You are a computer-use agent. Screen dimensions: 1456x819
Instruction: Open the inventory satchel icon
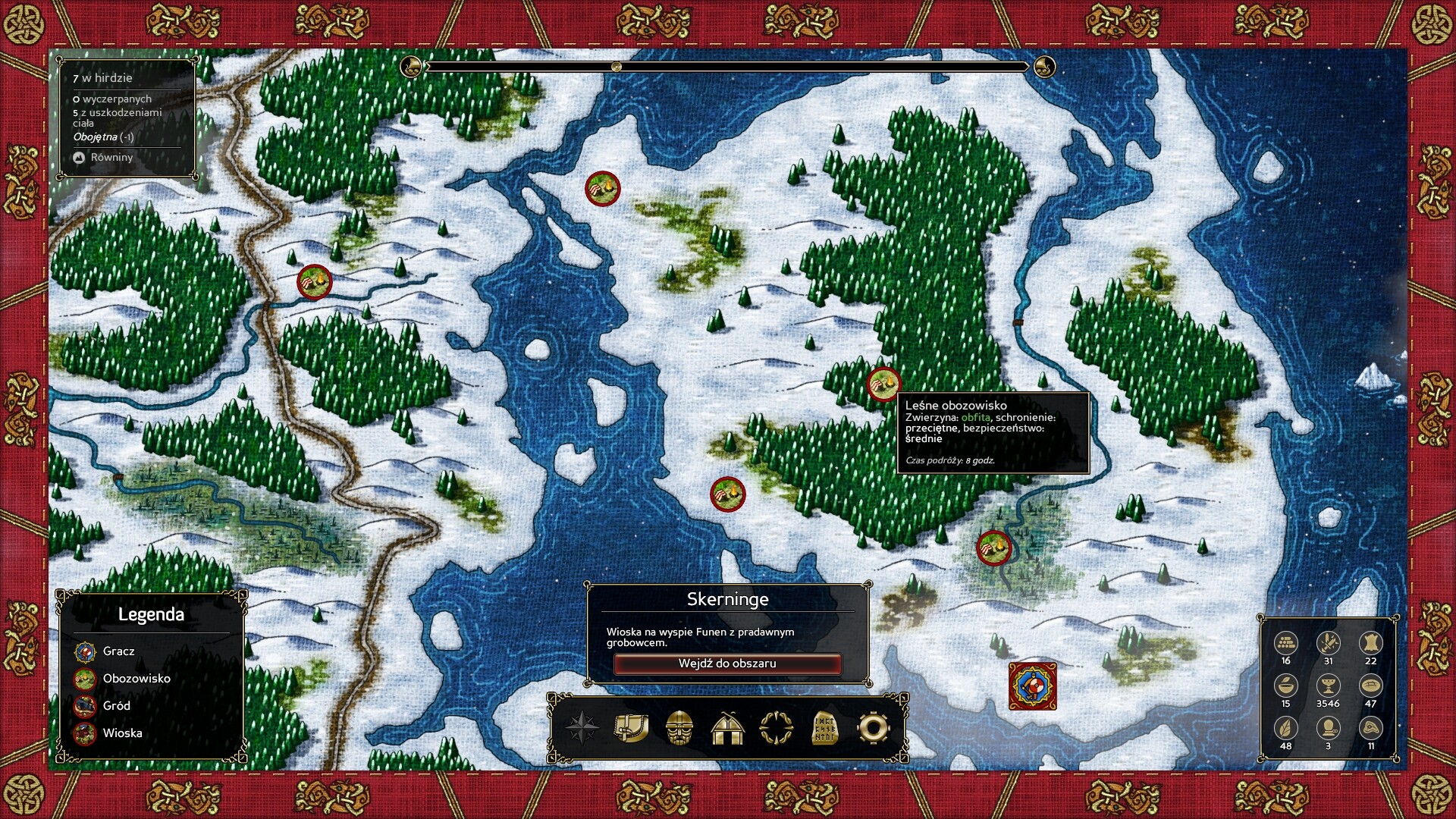(x=631, y=728)
